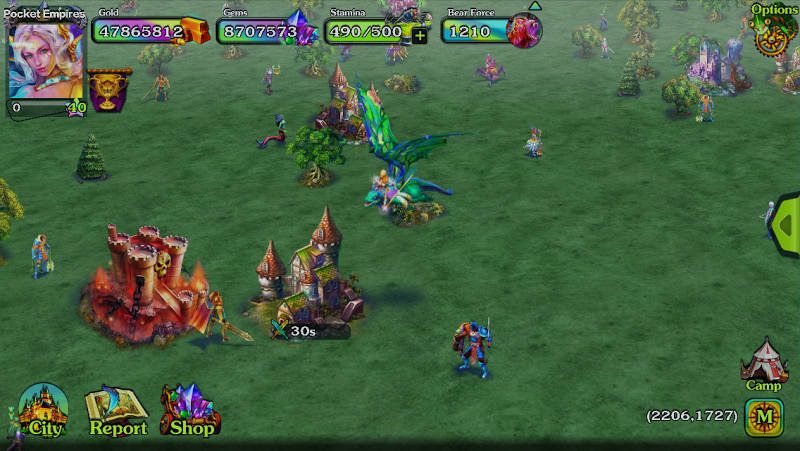
Task: Open the Options gear menu
Action: point(773,33)
